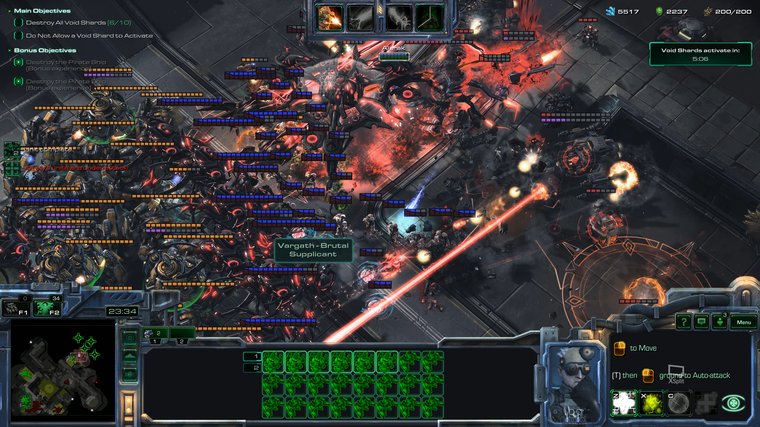
Task: Use the yellow X ability in command card
Action: 652,403
